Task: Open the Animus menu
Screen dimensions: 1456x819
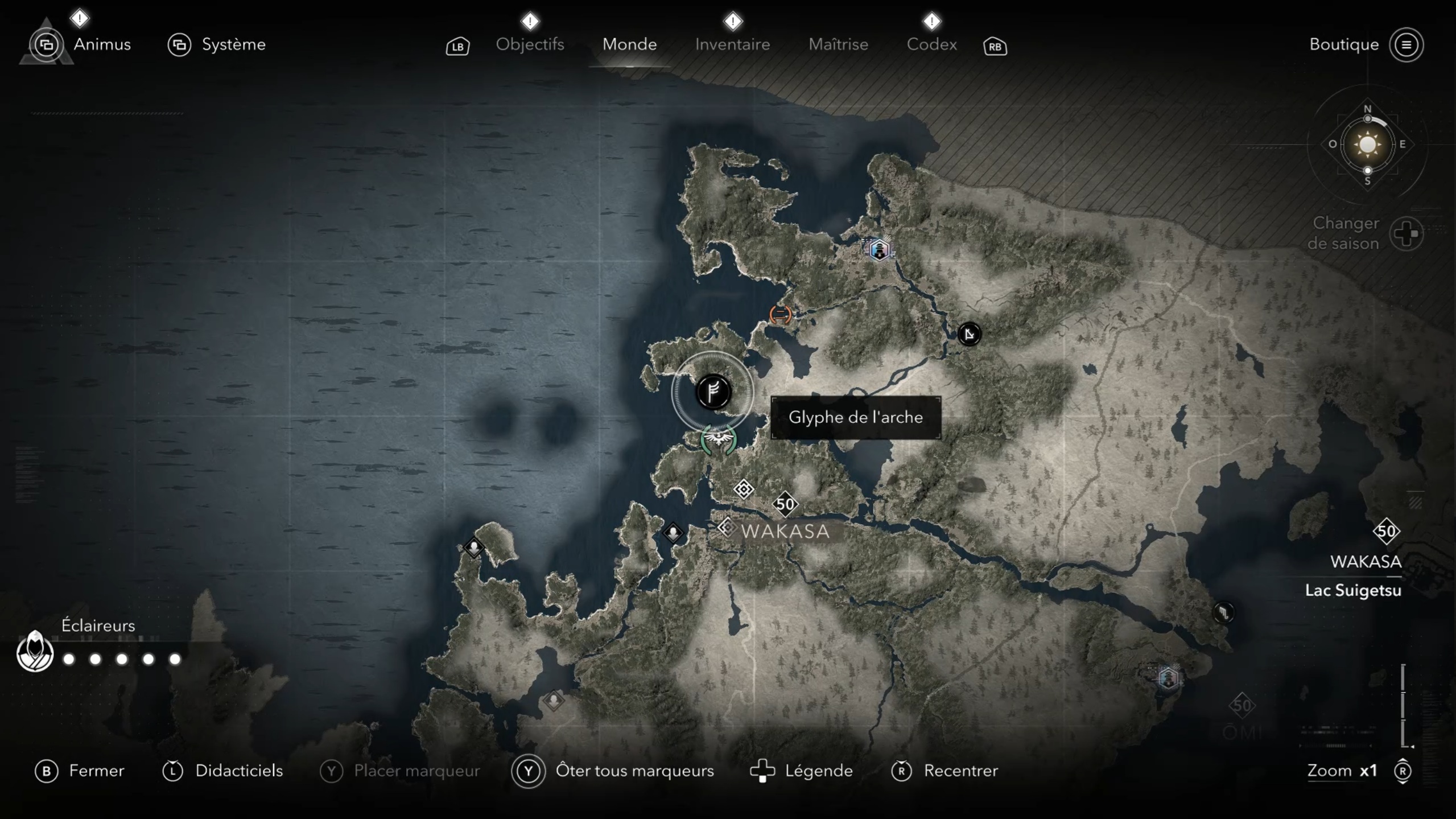Action: pyautogui.click(x=102, y=44)
